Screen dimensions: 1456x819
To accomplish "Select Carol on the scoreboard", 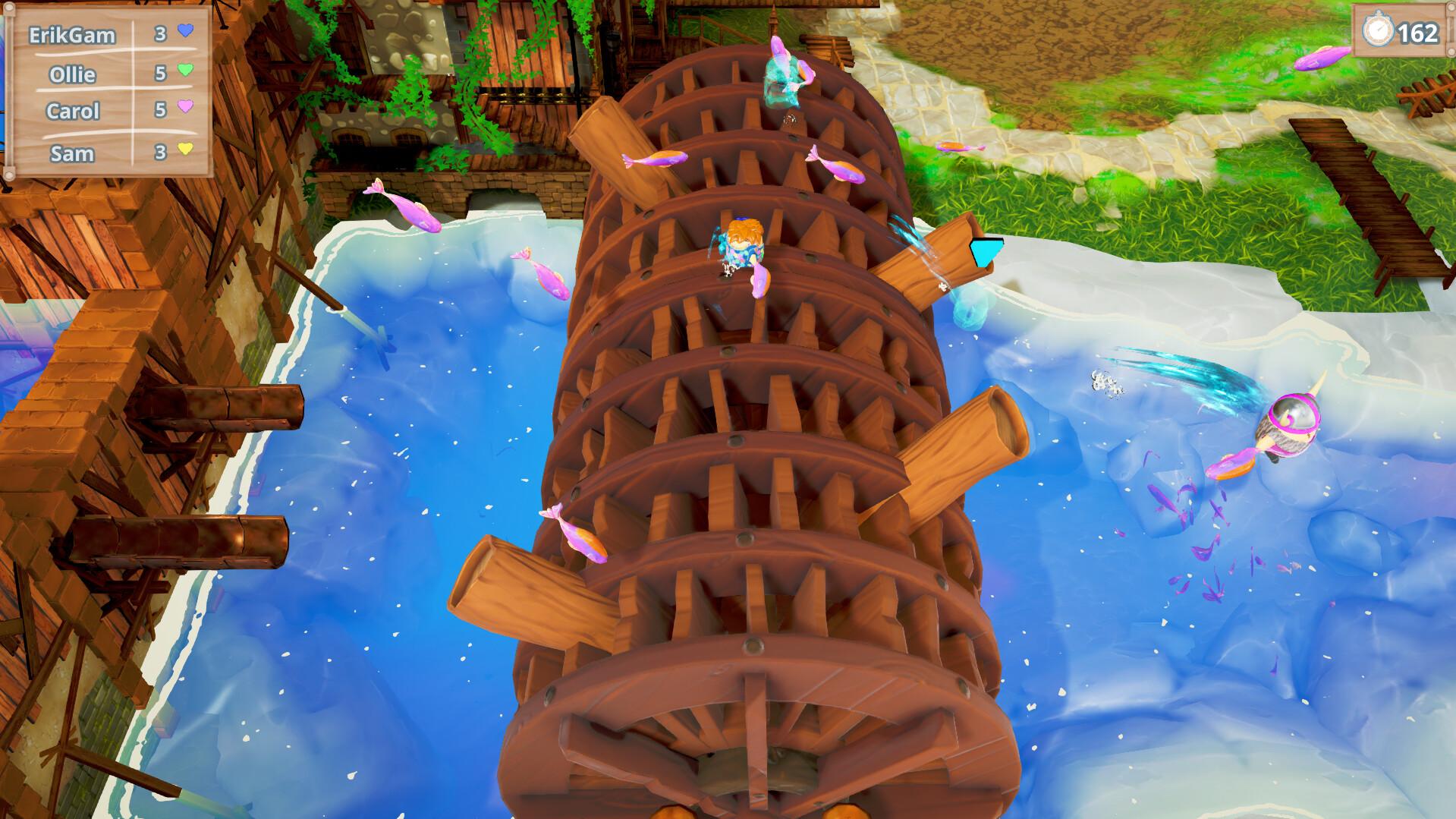I will coord(74,111).
